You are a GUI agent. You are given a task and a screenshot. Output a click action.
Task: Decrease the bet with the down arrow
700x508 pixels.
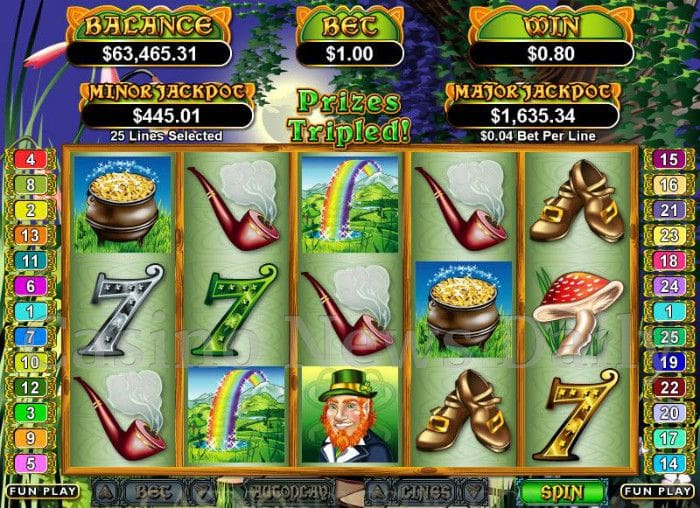(203, 492)
